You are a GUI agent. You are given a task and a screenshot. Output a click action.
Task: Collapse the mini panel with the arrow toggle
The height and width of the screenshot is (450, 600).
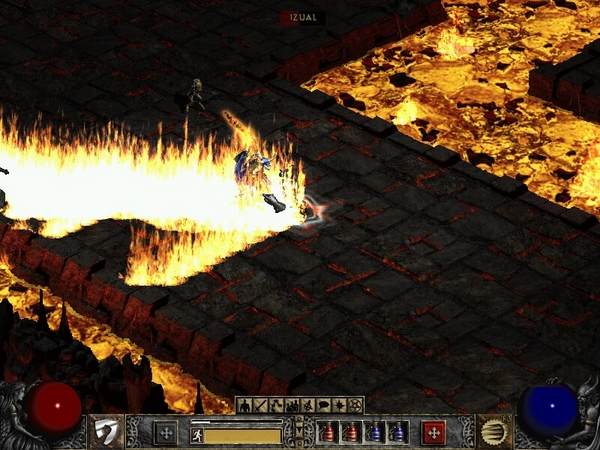pyautogui.click(x=299, y=431)
